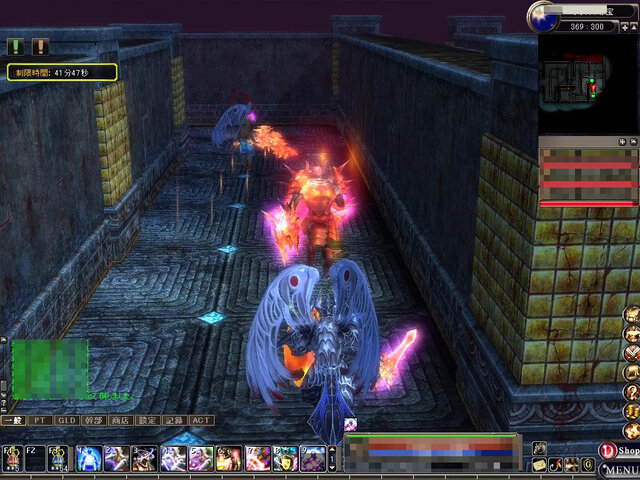Open the 設定 tab
Screen dimensions: 640x480
tap(148, 421)
